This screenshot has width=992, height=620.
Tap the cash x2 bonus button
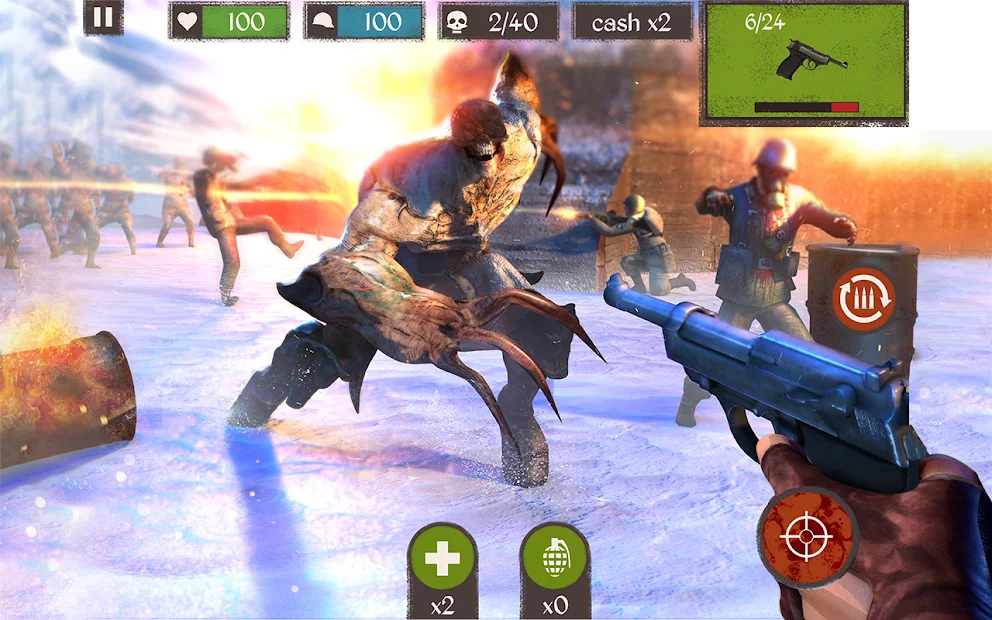(x=632, y=22)
